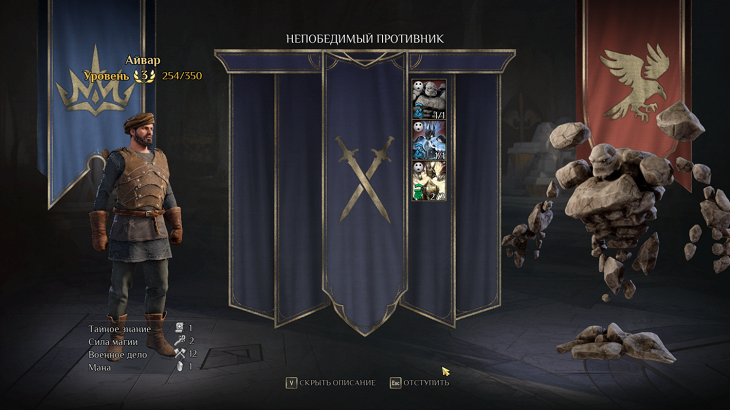
Task: Click the «Скрыть описание» button
Action: pyautogui.click(x=331, y=382)
